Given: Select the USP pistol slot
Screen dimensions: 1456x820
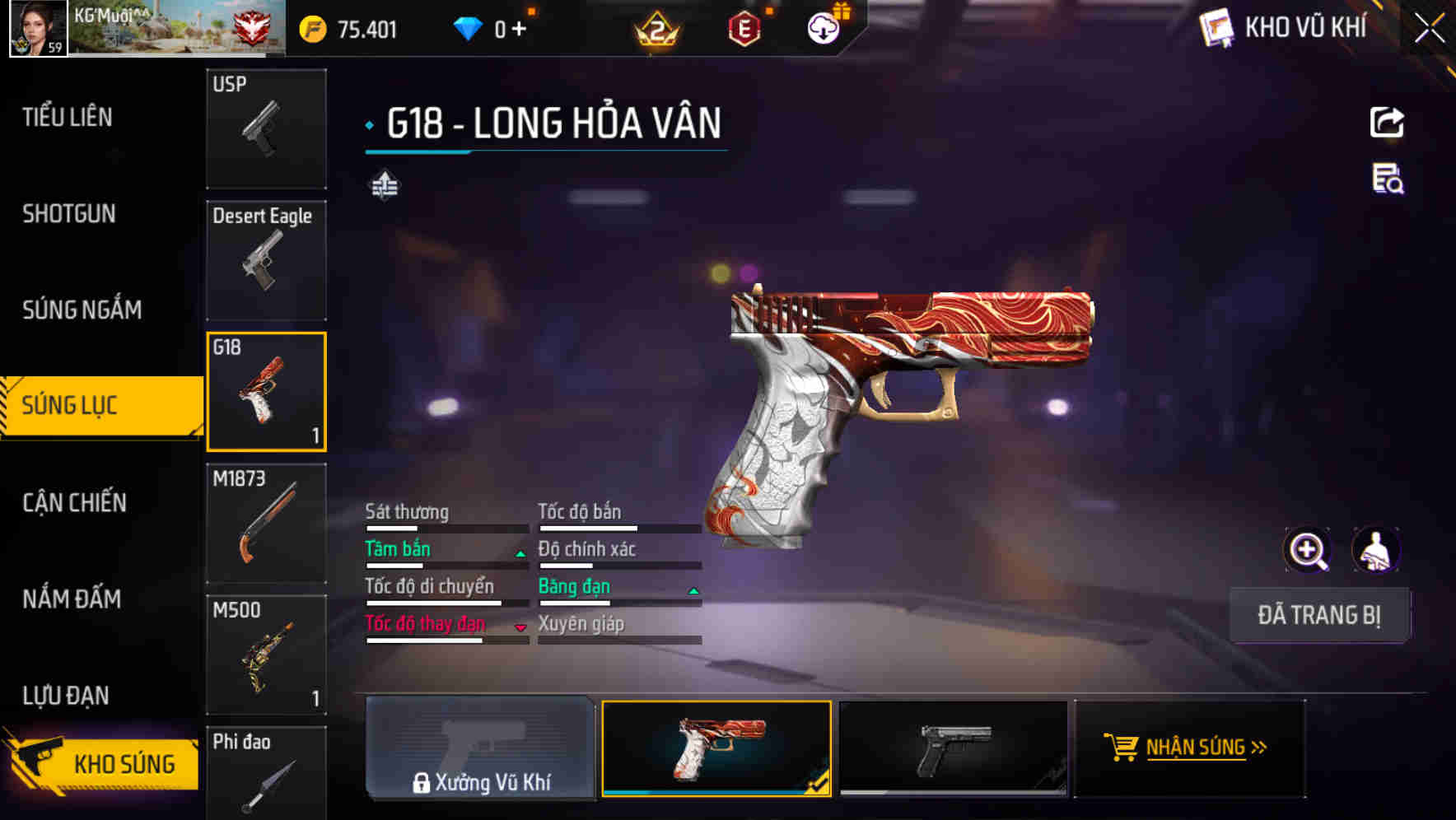Looking at the screenshot, I should click(266, 128).
